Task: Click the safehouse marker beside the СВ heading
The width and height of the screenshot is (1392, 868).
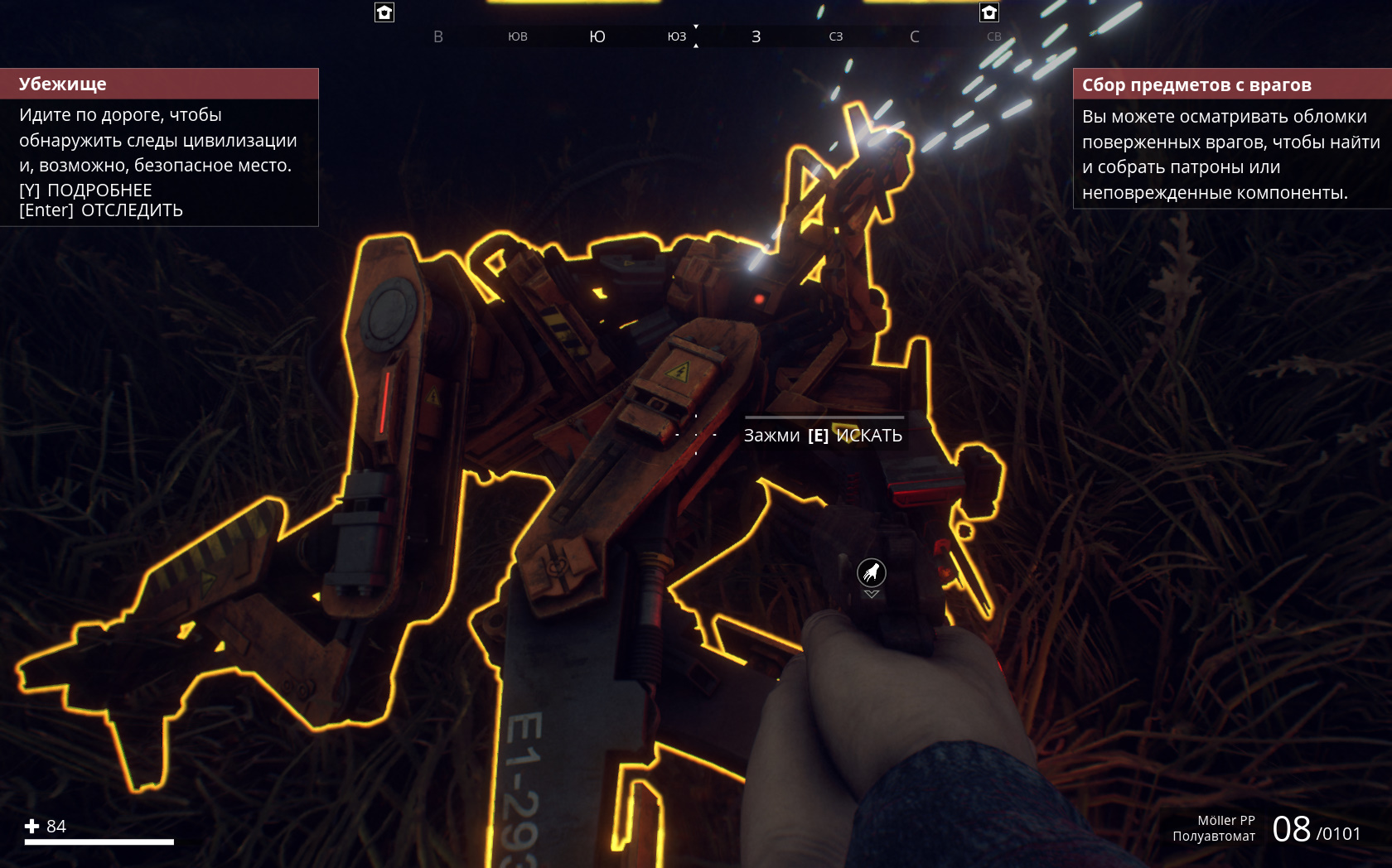Action: click(989, 12)
